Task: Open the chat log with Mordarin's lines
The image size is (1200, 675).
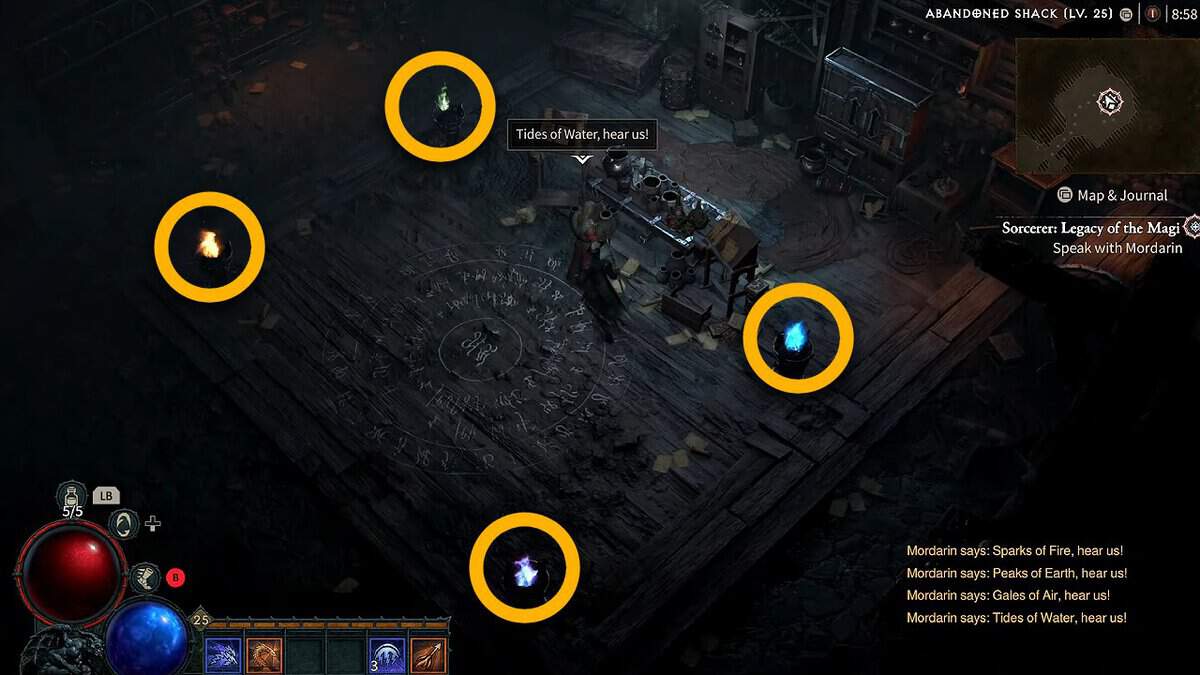Action: coord(1017,584)
